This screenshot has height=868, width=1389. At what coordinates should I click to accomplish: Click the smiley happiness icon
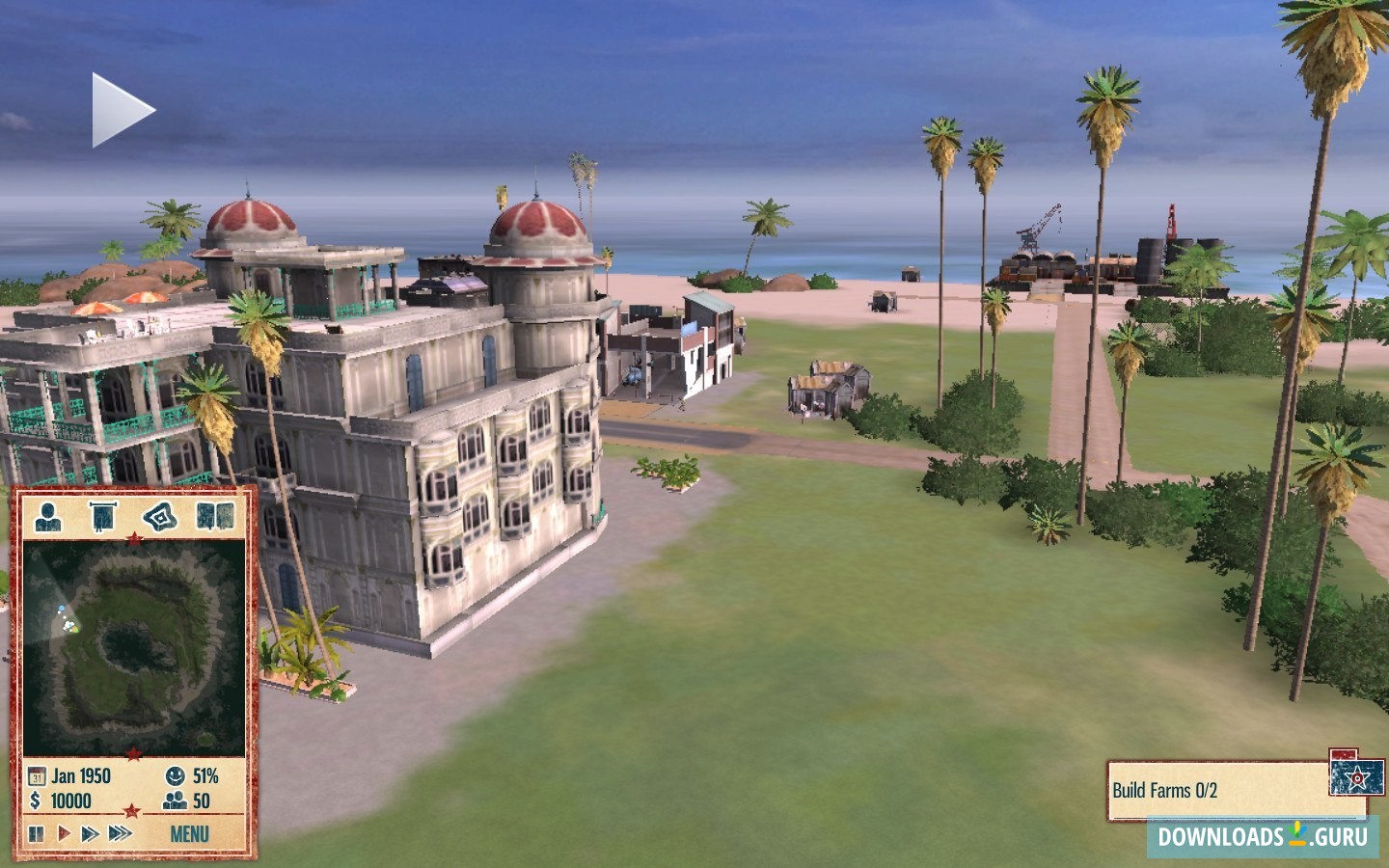pyautogui.click(x=175, y=775)
